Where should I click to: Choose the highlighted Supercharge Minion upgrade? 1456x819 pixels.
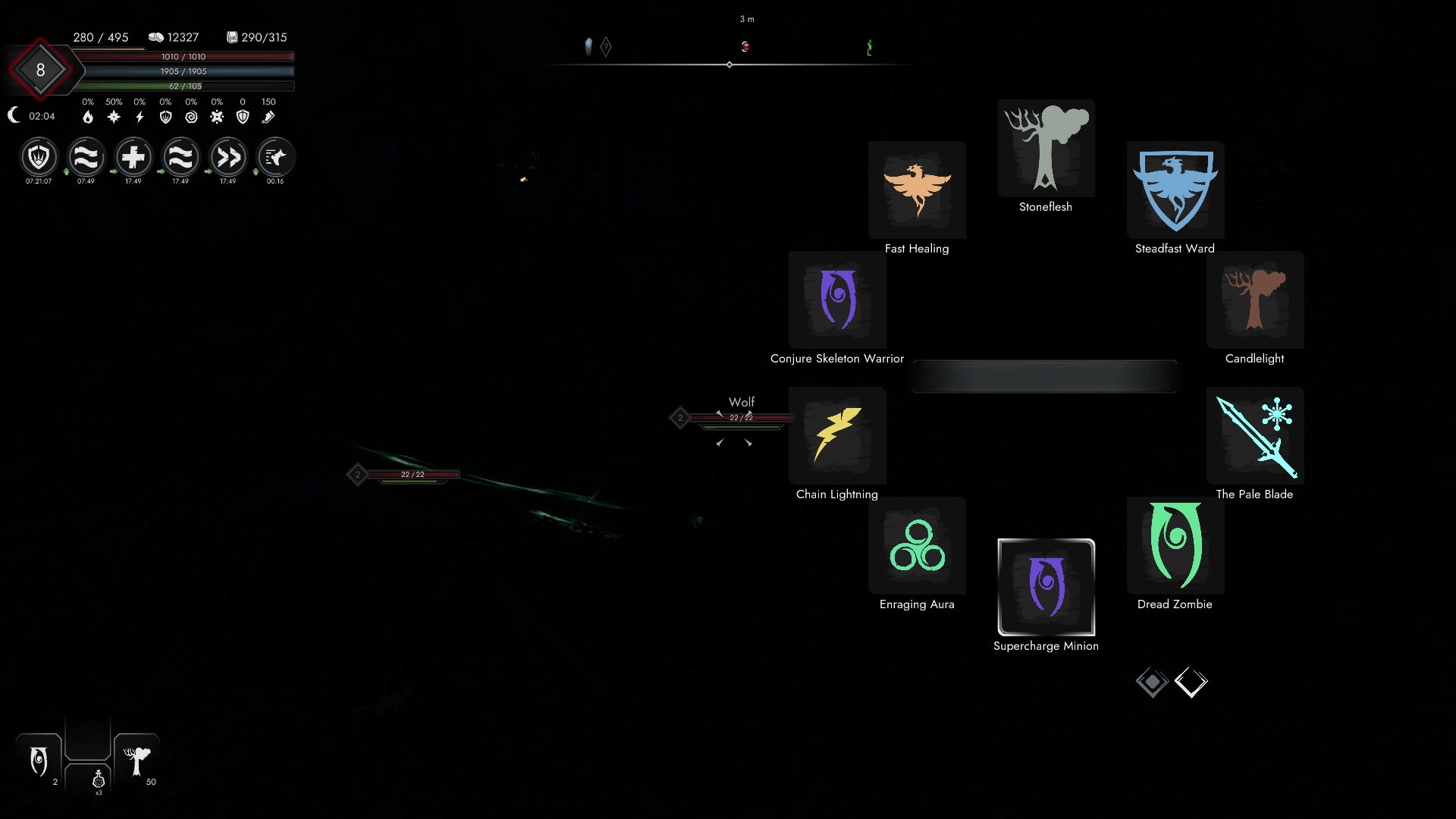point(1046,589)
